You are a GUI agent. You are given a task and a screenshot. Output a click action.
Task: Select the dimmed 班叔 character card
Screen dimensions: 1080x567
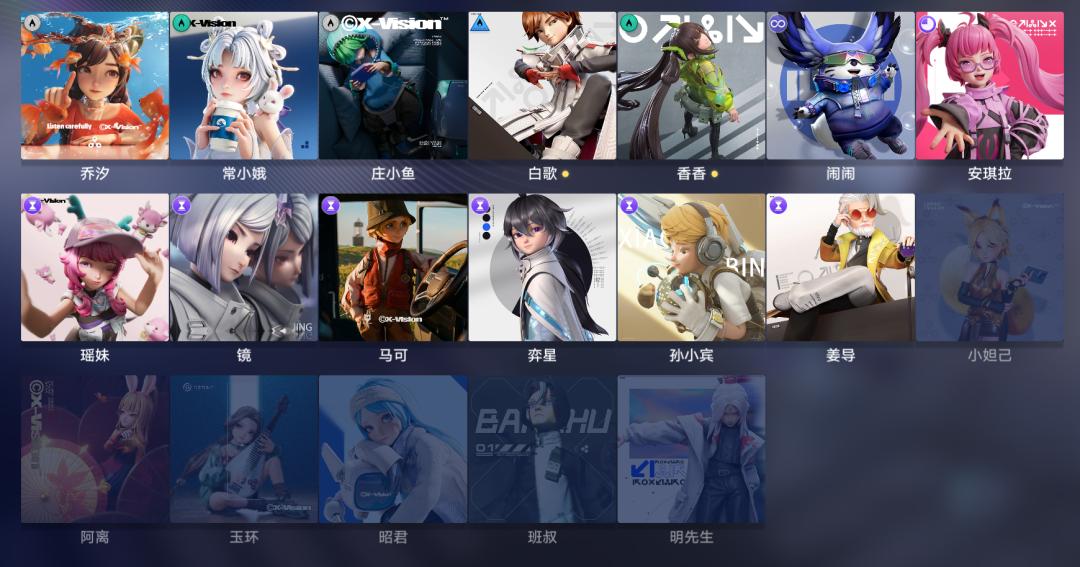(542, 449)
